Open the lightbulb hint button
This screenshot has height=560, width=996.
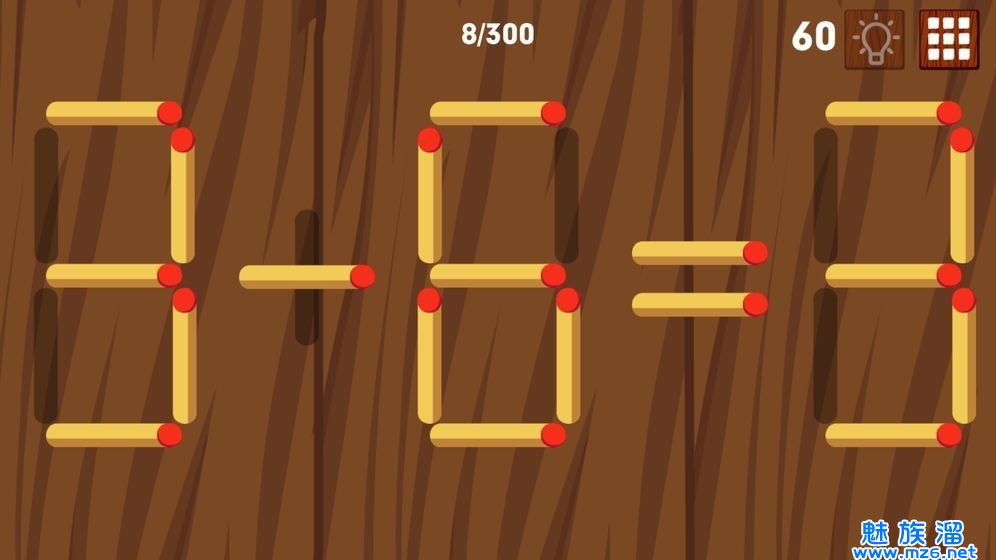click(x=874, y=39)
